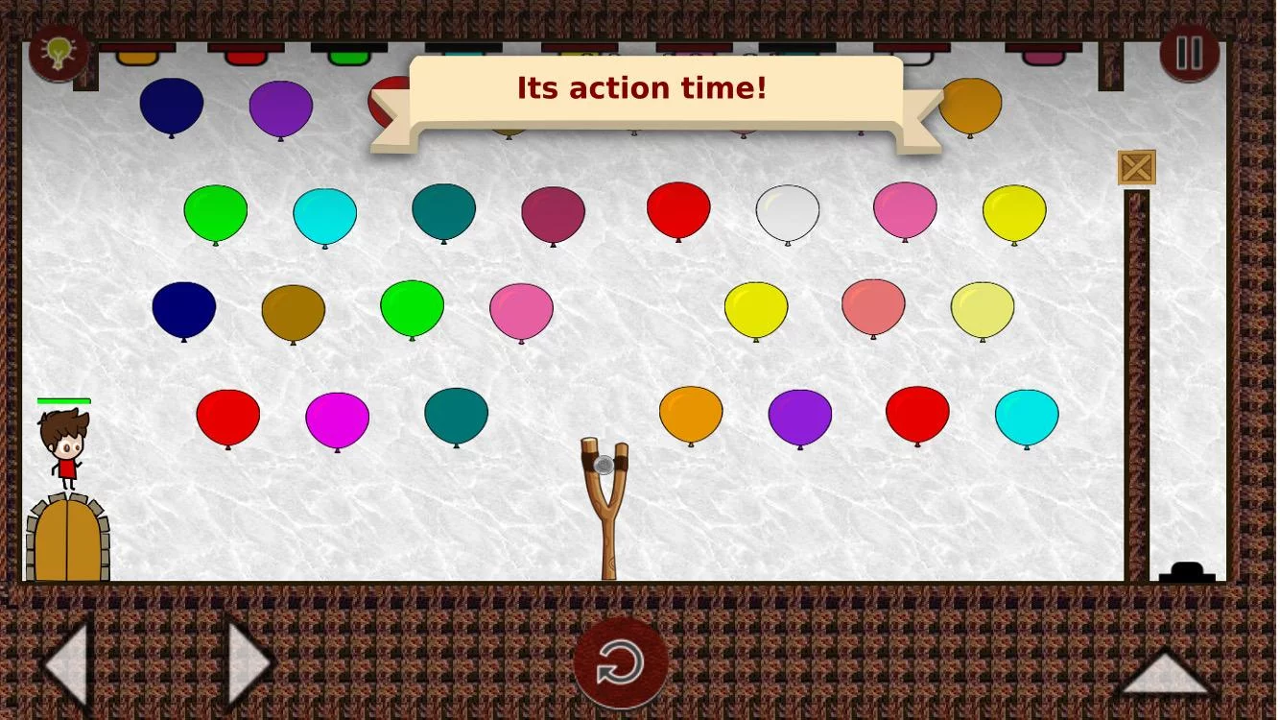This screenshot has height=720, width=1280.
Task: Pop the white balloon
Action: pos(788,210)
